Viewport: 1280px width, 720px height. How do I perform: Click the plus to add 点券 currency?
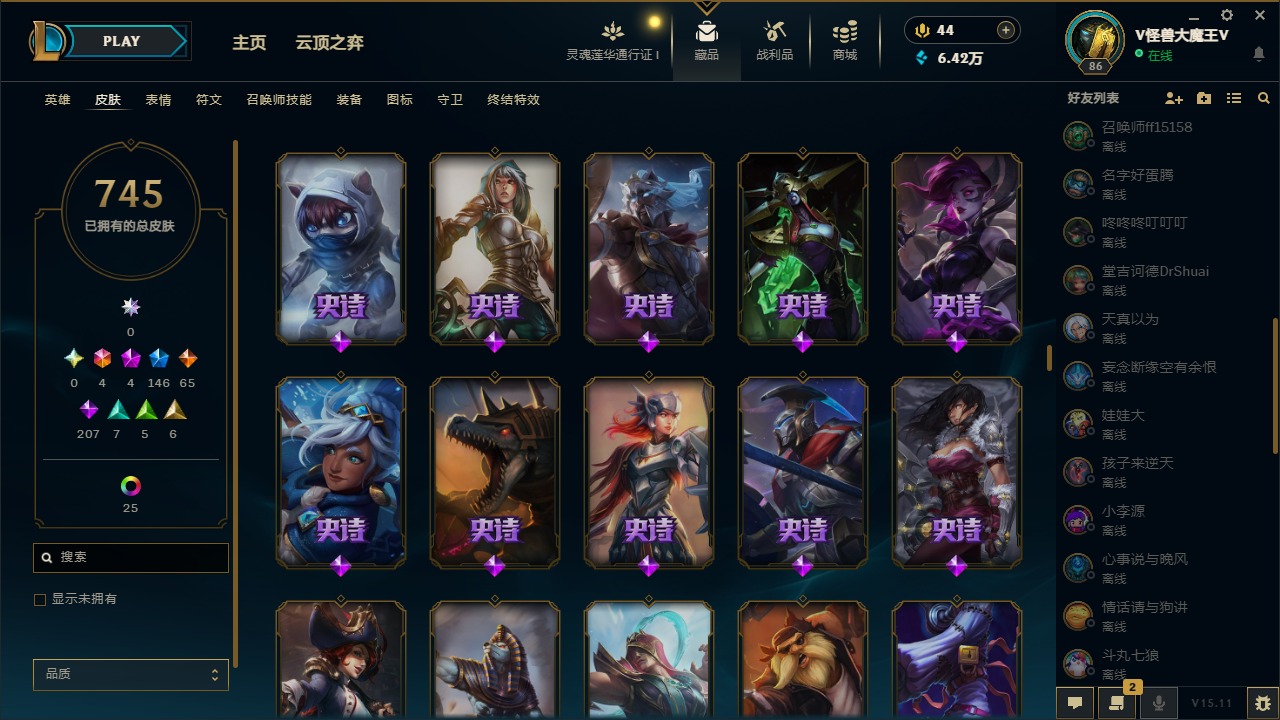[x=1005, y=29]
